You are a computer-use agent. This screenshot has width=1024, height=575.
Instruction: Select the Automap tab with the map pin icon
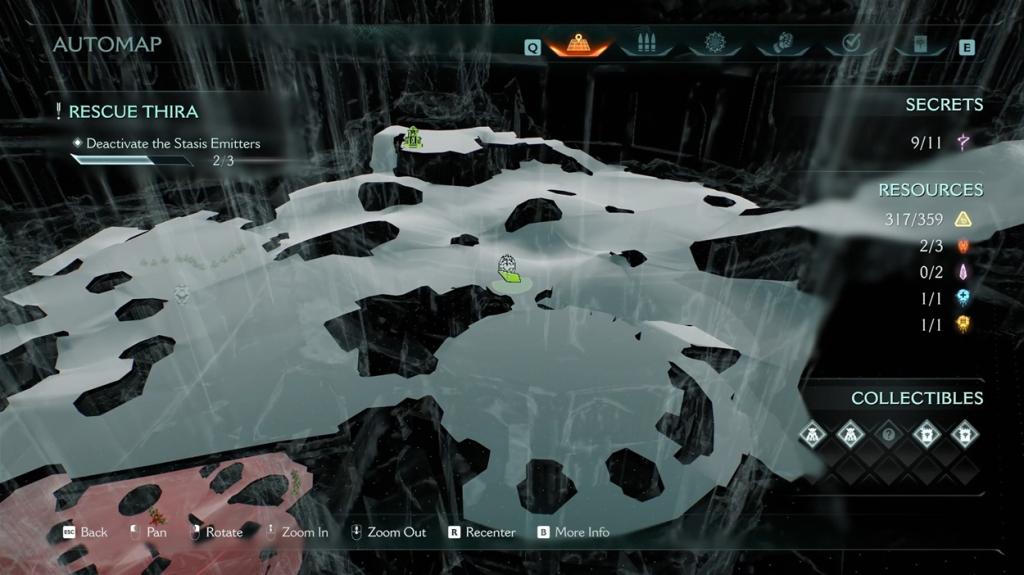(577, 45)
